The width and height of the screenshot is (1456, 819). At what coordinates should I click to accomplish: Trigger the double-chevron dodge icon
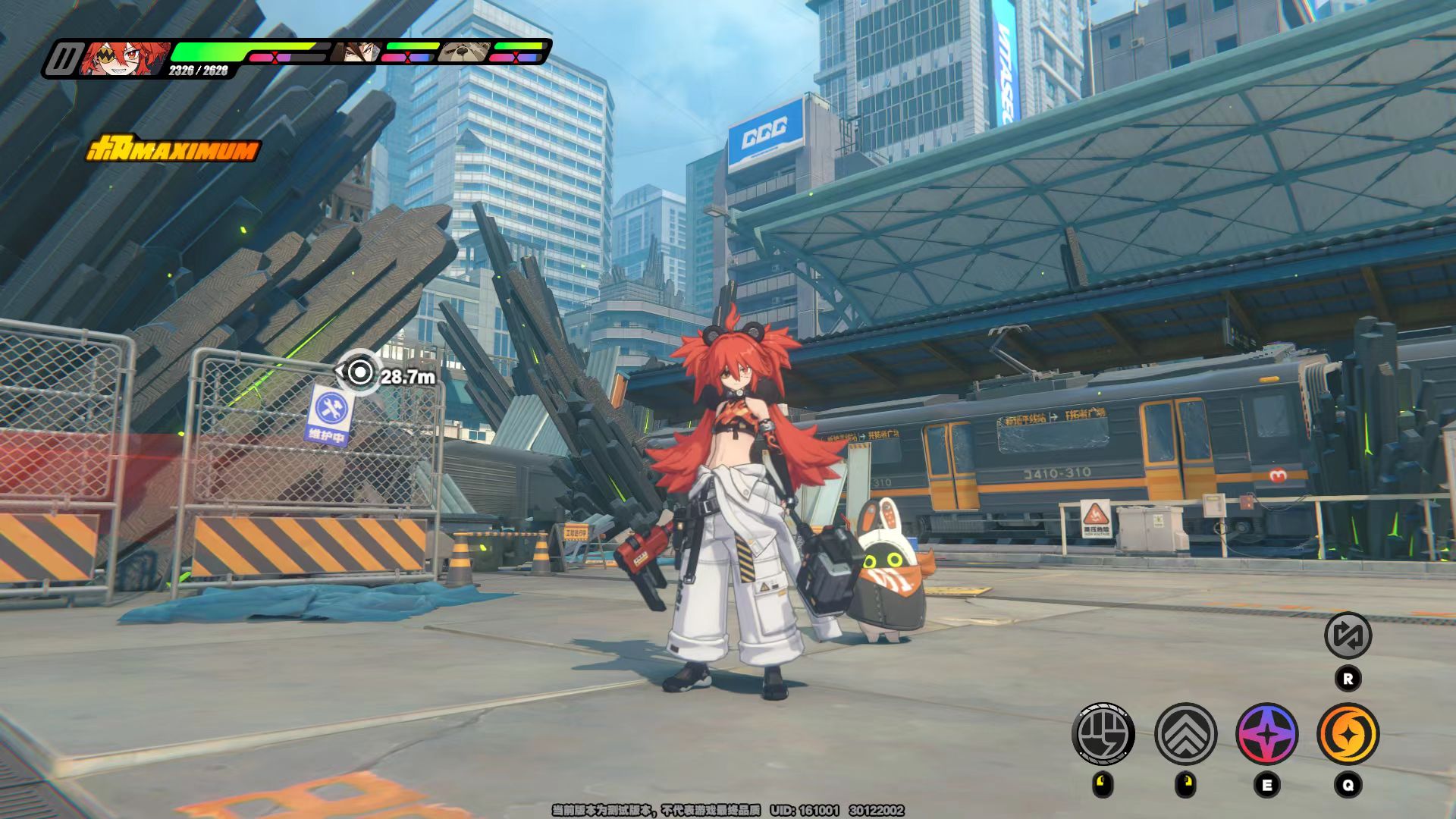[x=1185, y=734]
